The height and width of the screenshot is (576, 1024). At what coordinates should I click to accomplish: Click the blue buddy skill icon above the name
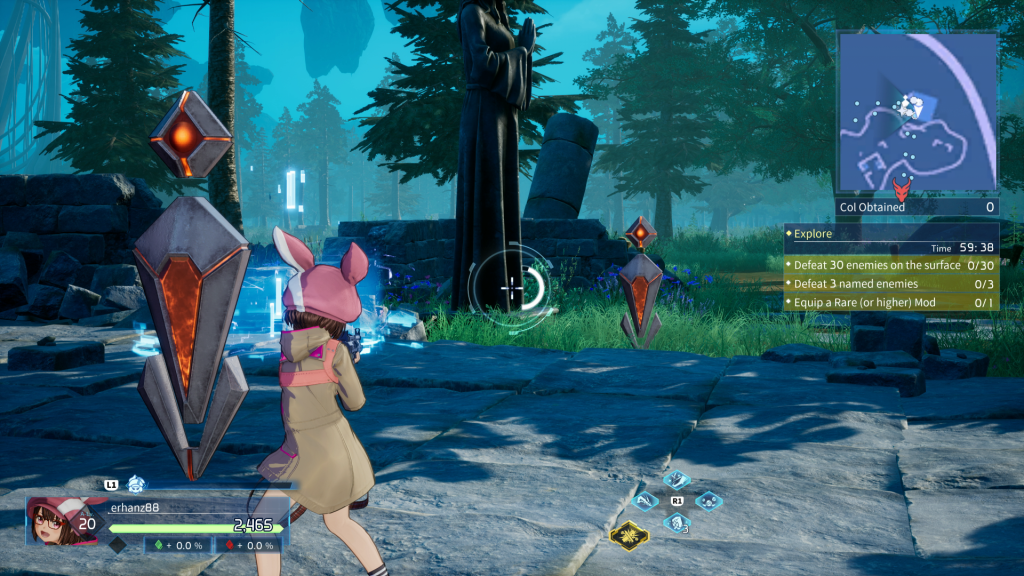point(136,485)
